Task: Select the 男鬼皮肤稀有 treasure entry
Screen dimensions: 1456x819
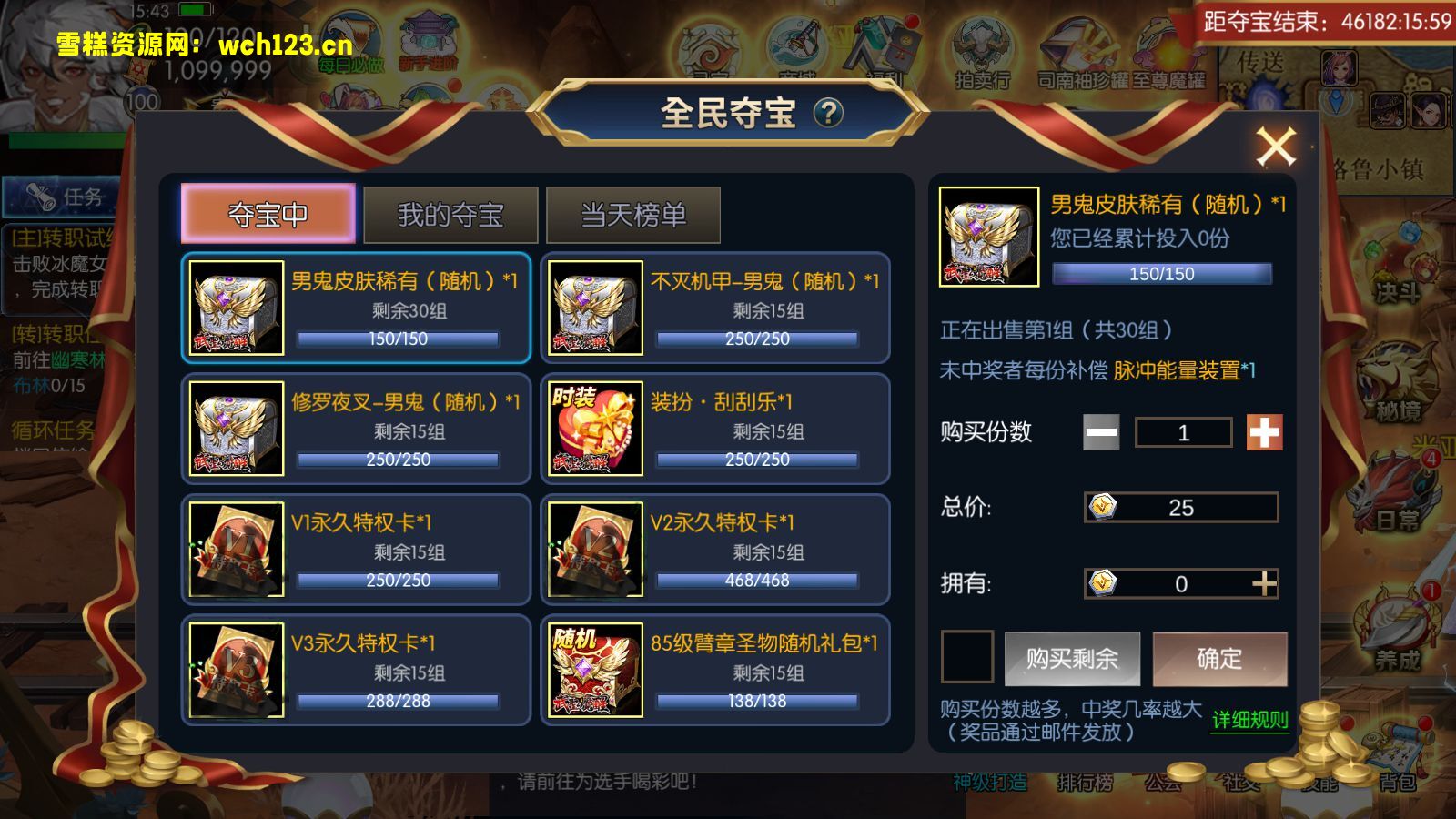Action: (x=356, y=308)
